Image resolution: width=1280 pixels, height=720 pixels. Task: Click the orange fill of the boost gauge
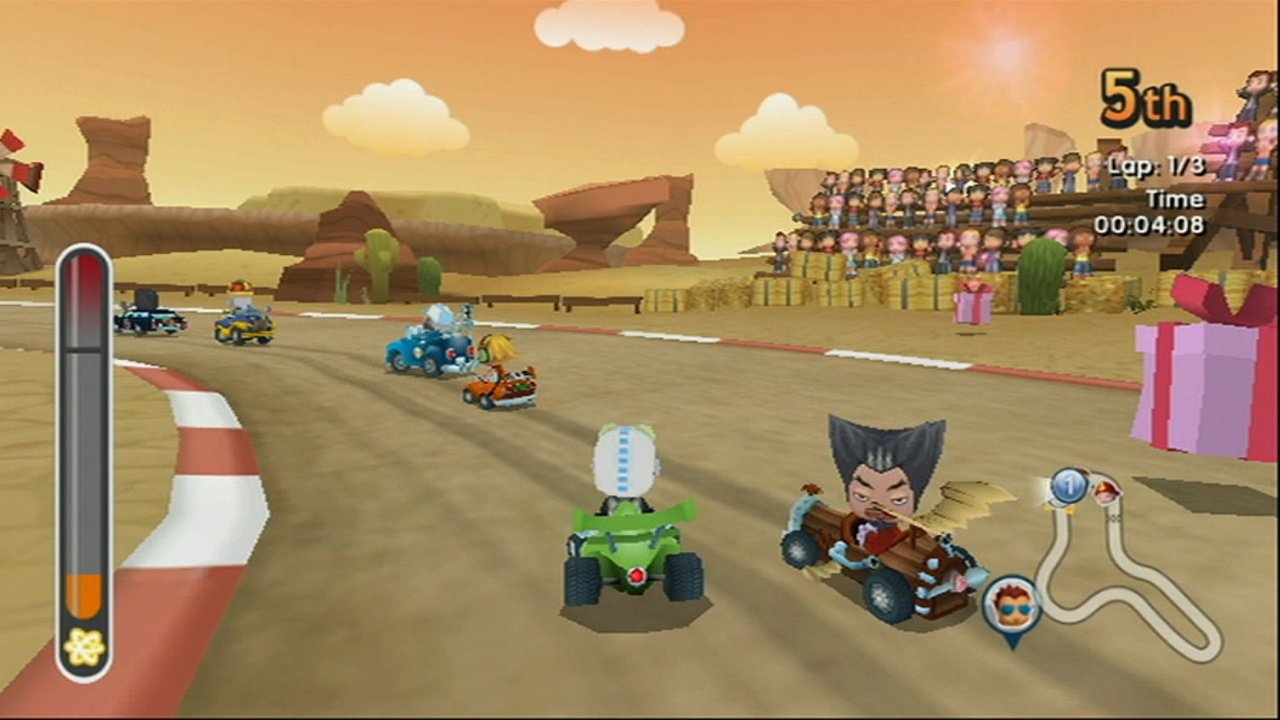[x=84, y=595]
